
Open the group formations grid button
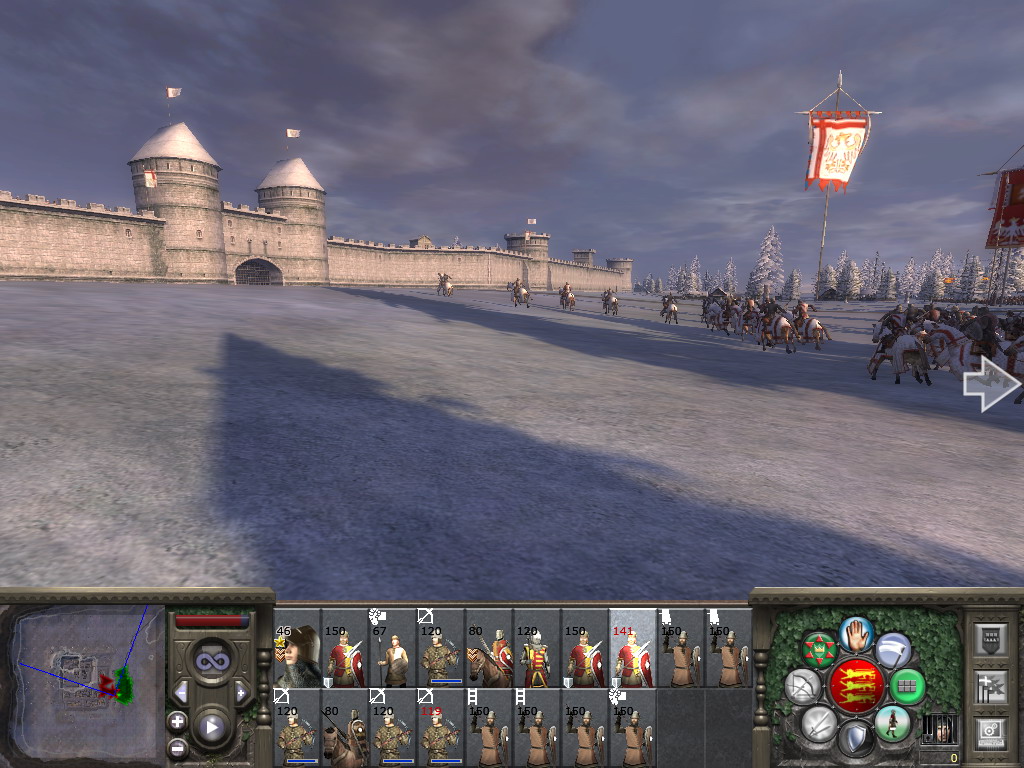(x=907, y=686)
